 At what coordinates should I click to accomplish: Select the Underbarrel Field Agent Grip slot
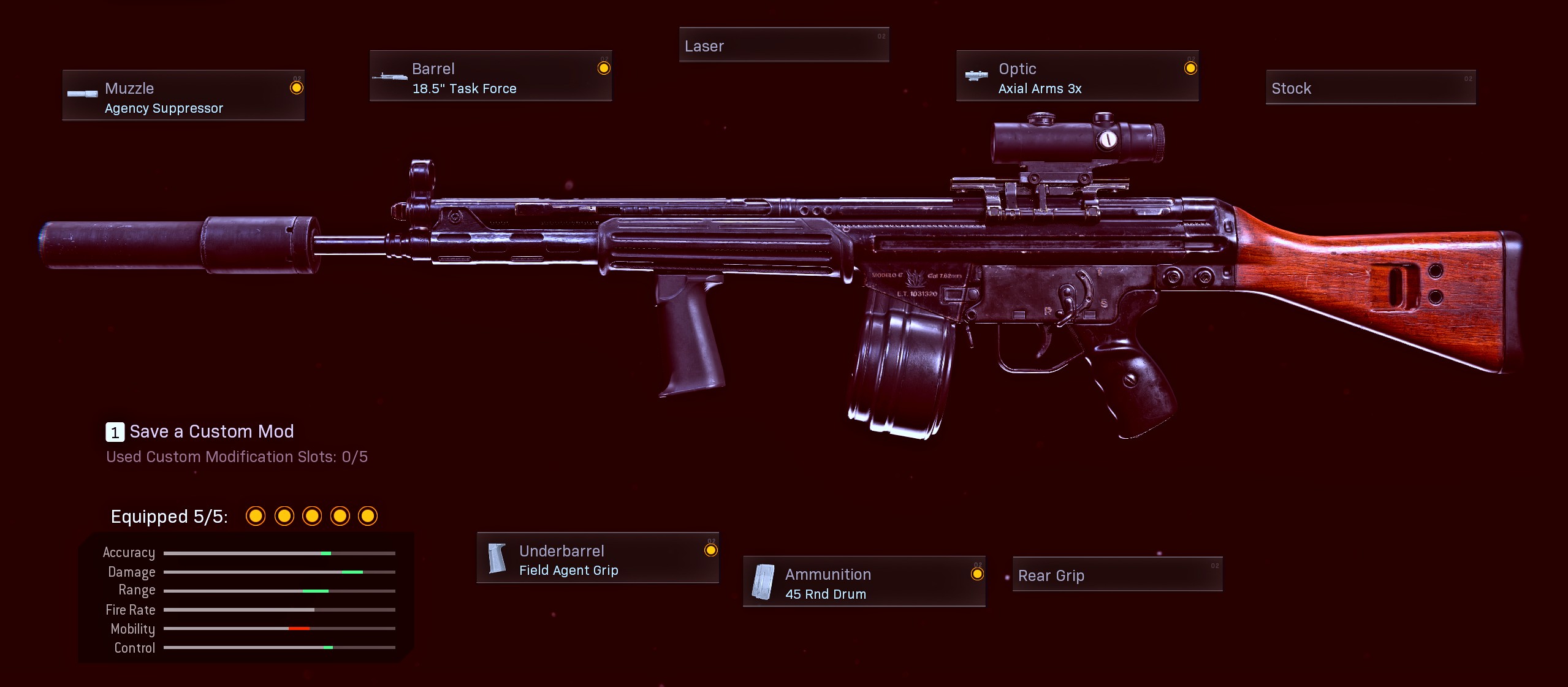[x=598, y=558]
